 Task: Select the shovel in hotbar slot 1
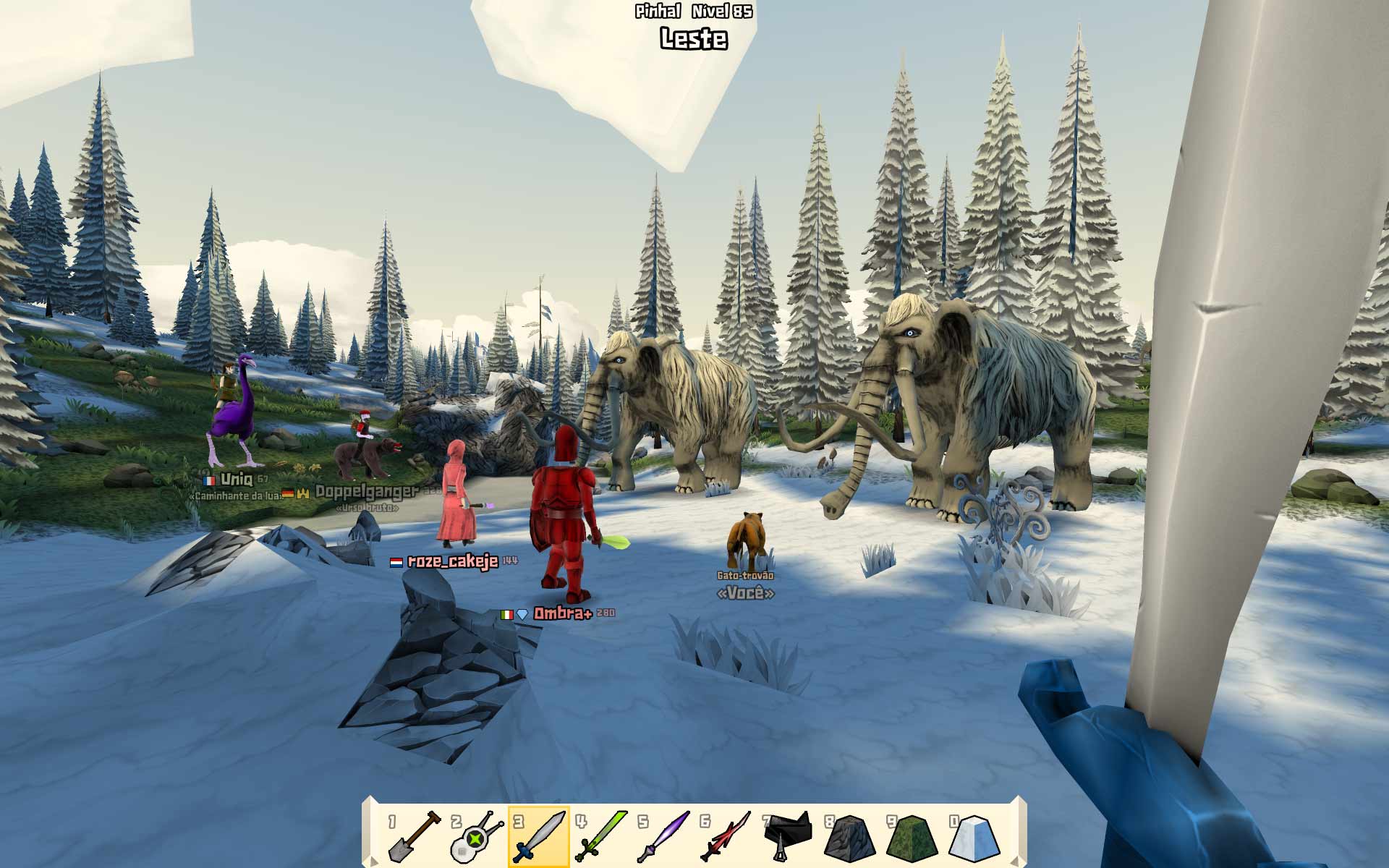(414, 836)
